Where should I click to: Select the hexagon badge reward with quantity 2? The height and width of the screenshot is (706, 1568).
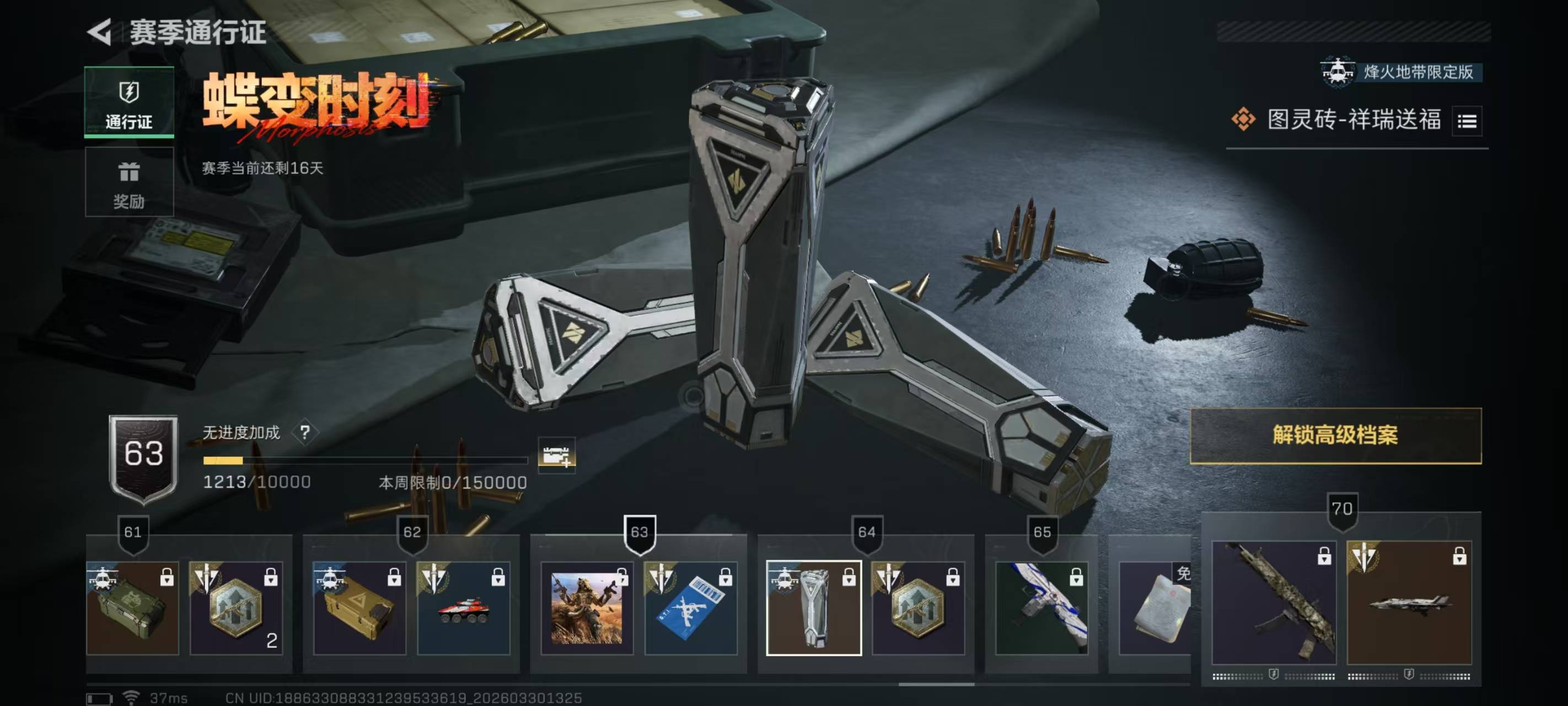point(236,608)
